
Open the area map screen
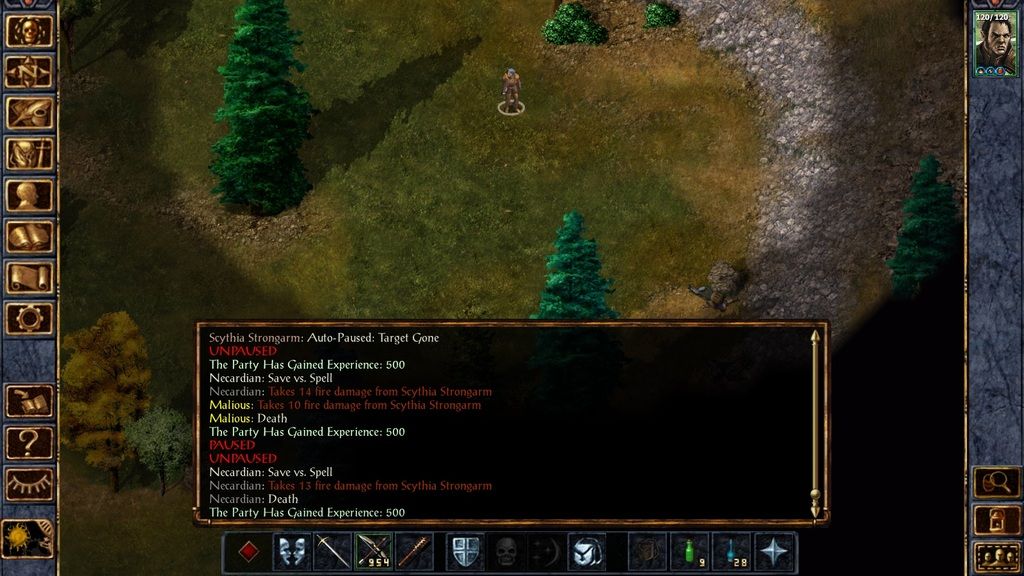(29, 72)
